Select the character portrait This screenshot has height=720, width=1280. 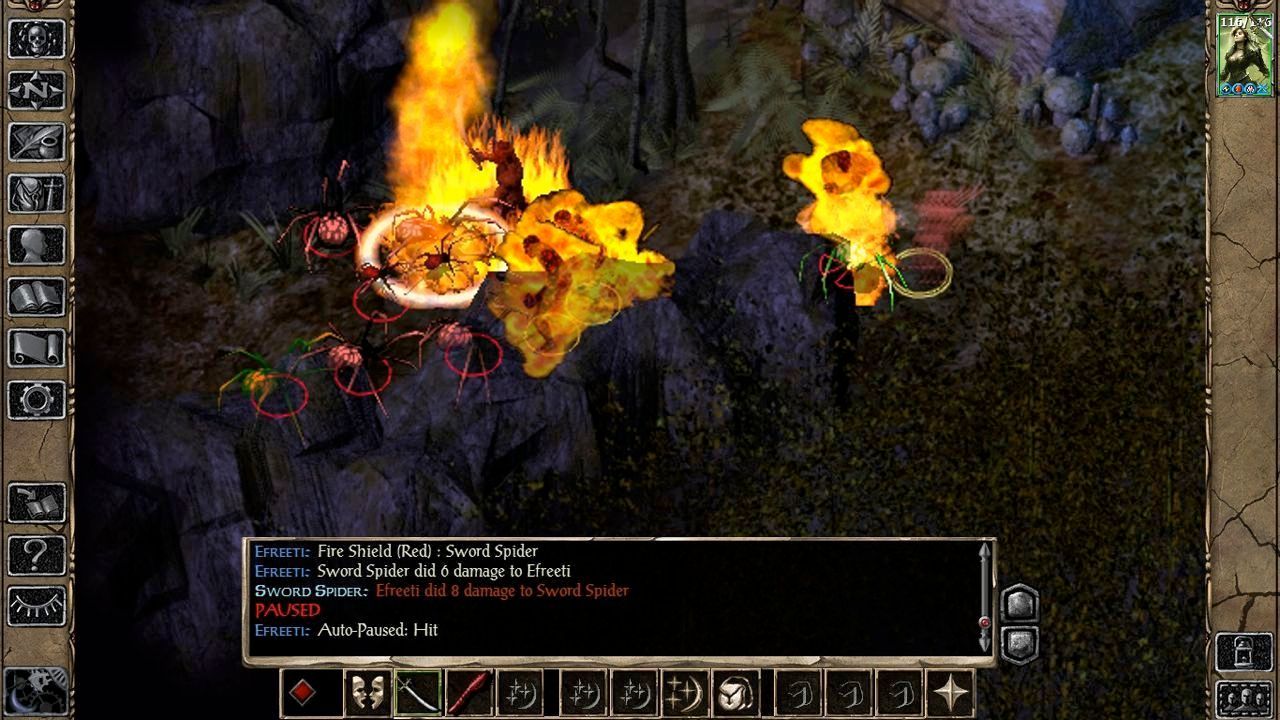pyautogui.click(x=1244, y=54)
